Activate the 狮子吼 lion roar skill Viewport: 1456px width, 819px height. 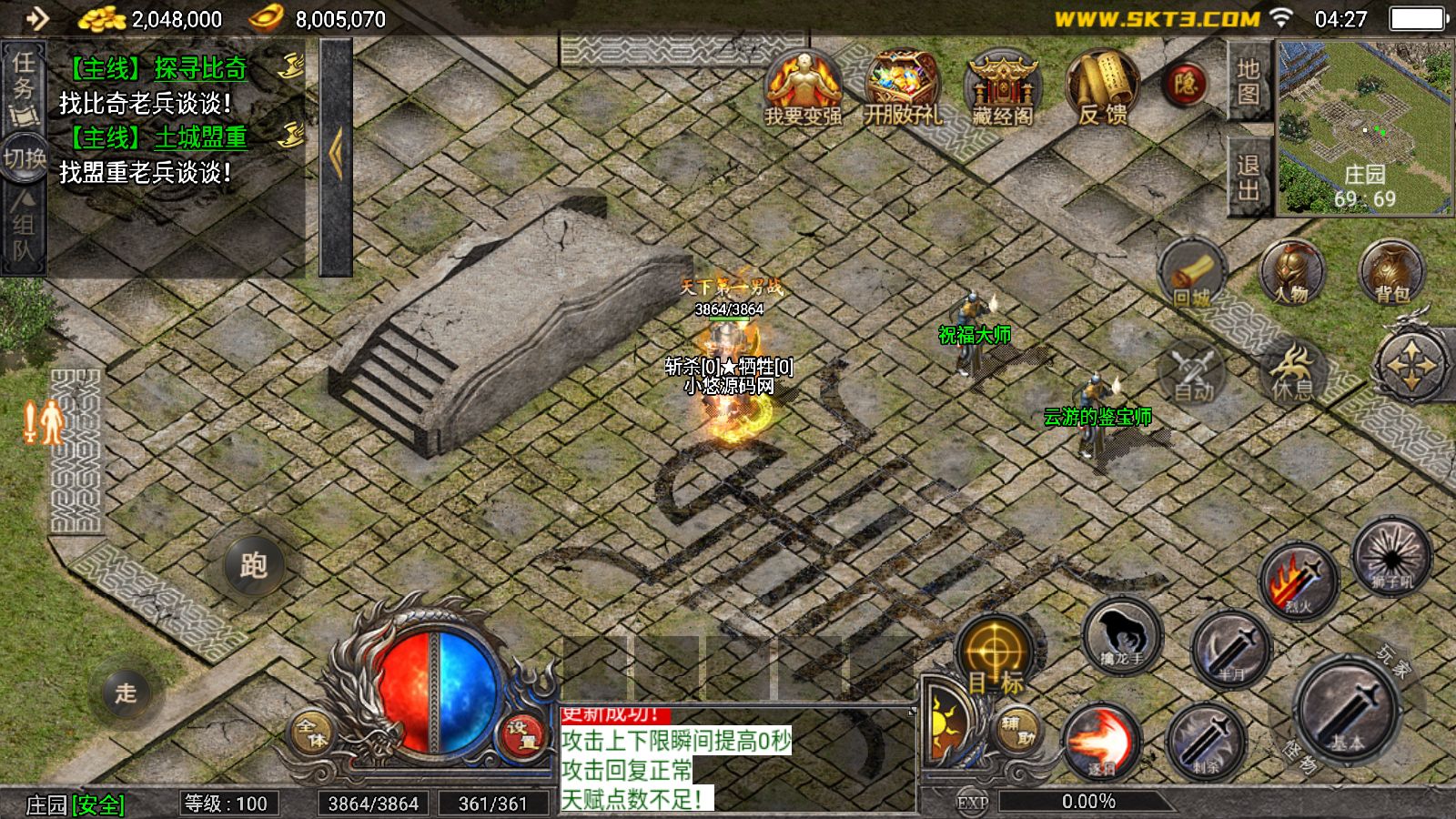pos(1390,552)
